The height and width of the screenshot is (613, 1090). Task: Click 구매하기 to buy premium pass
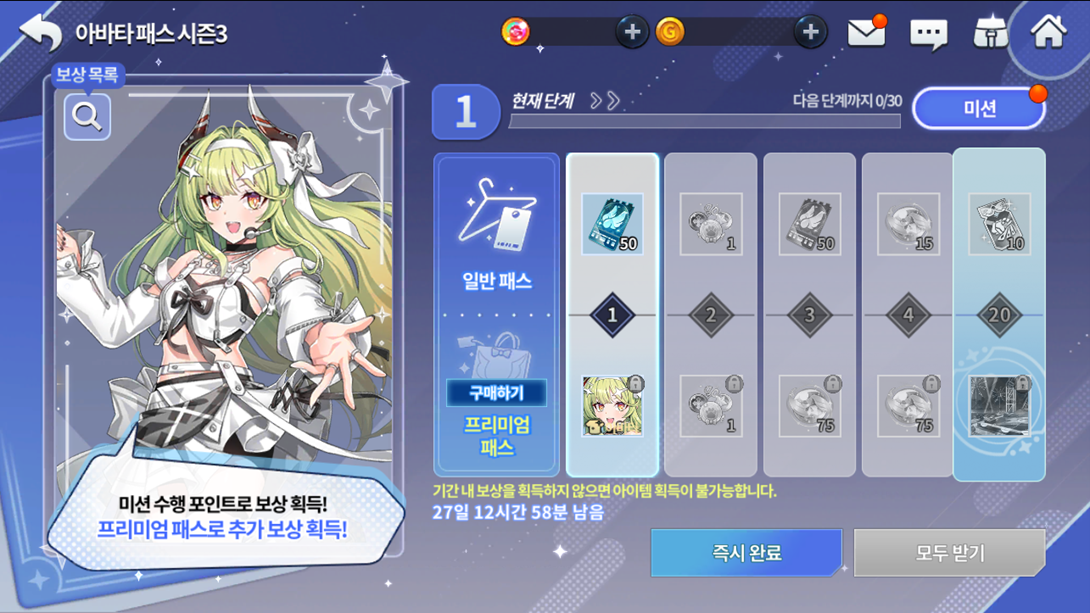click(497, 393)
